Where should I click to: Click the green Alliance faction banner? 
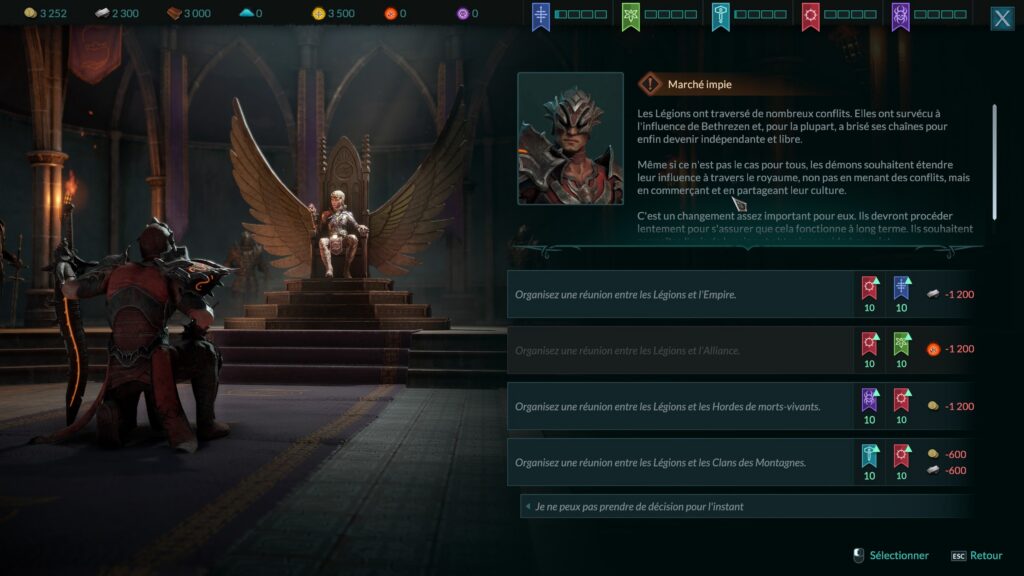click(631, 16)
